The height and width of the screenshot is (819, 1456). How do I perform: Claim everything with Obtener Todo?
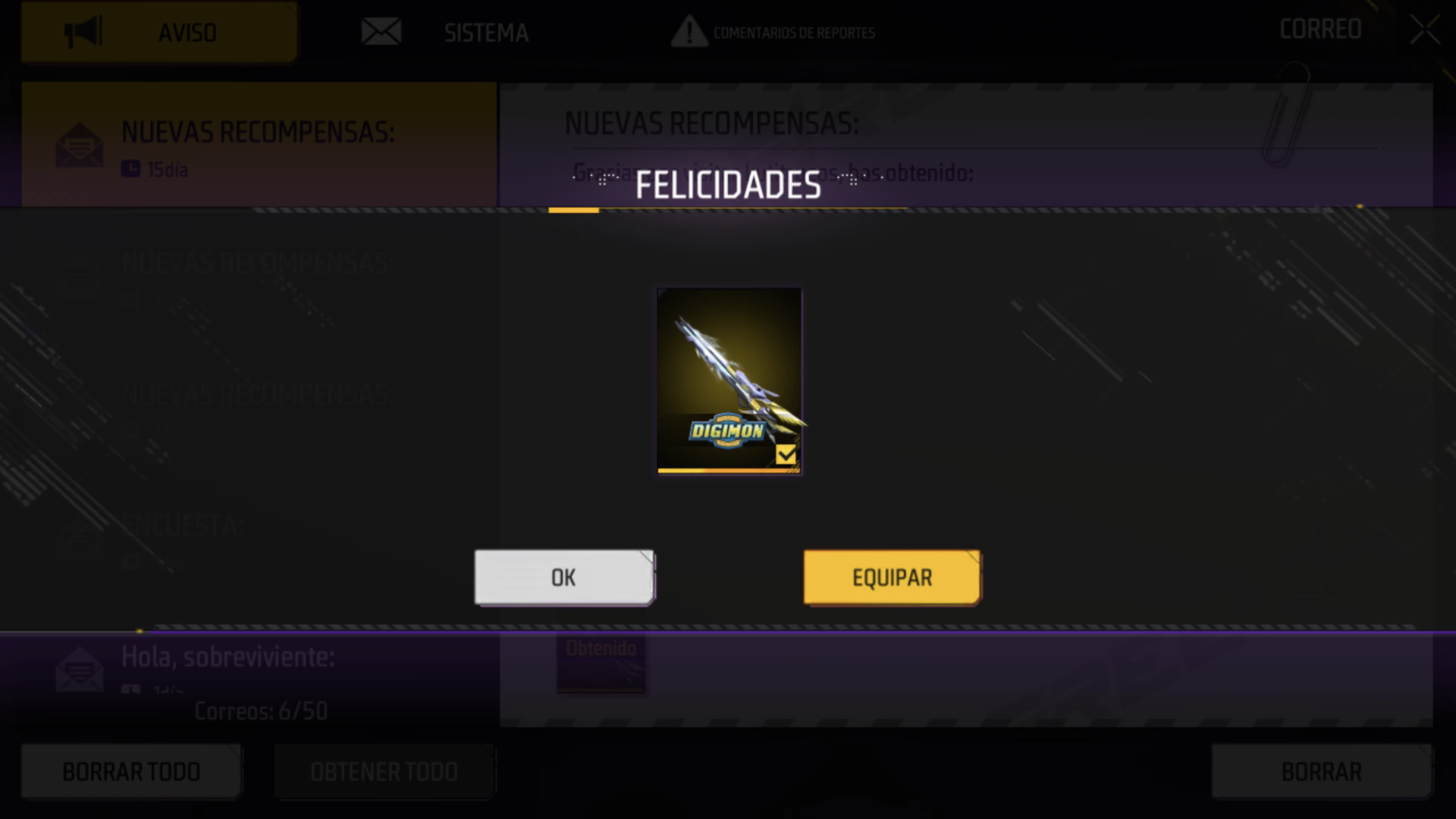pos(384,771)
